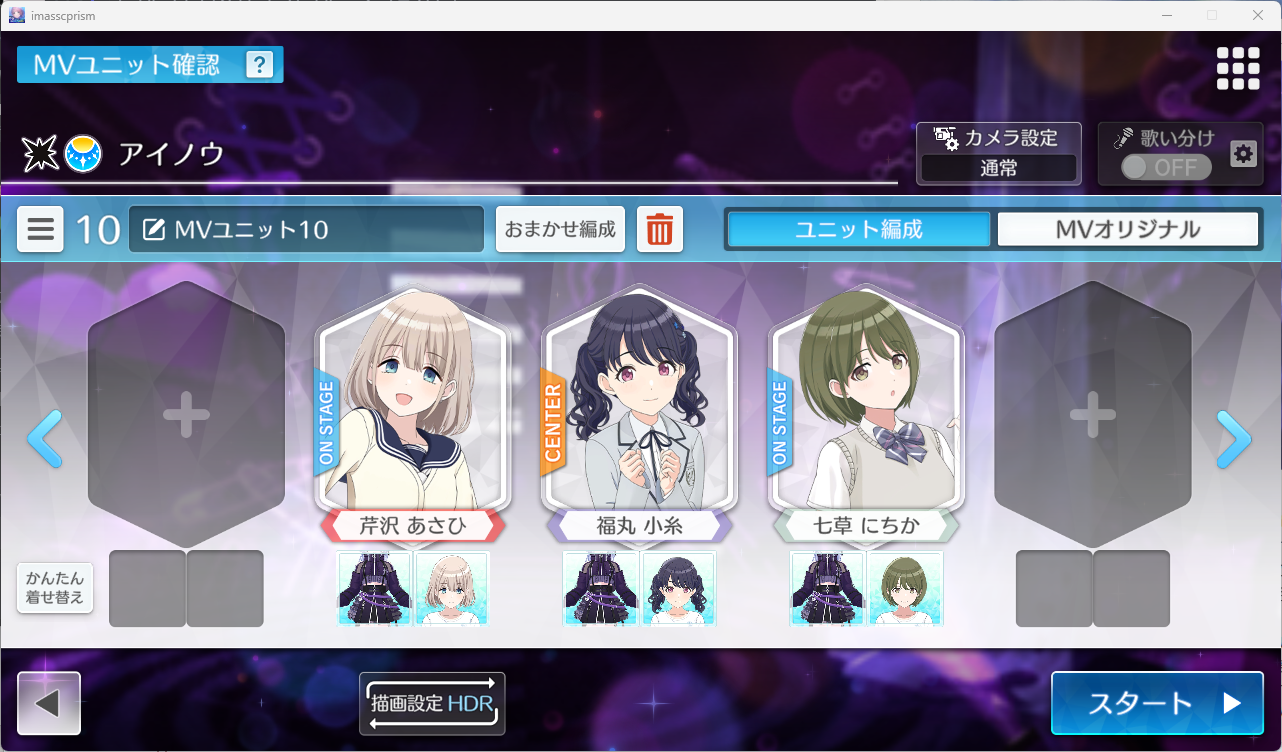1282x752 pixels.
Task: Edit the MVユニット10 unit name field
Action: [306, 230]
